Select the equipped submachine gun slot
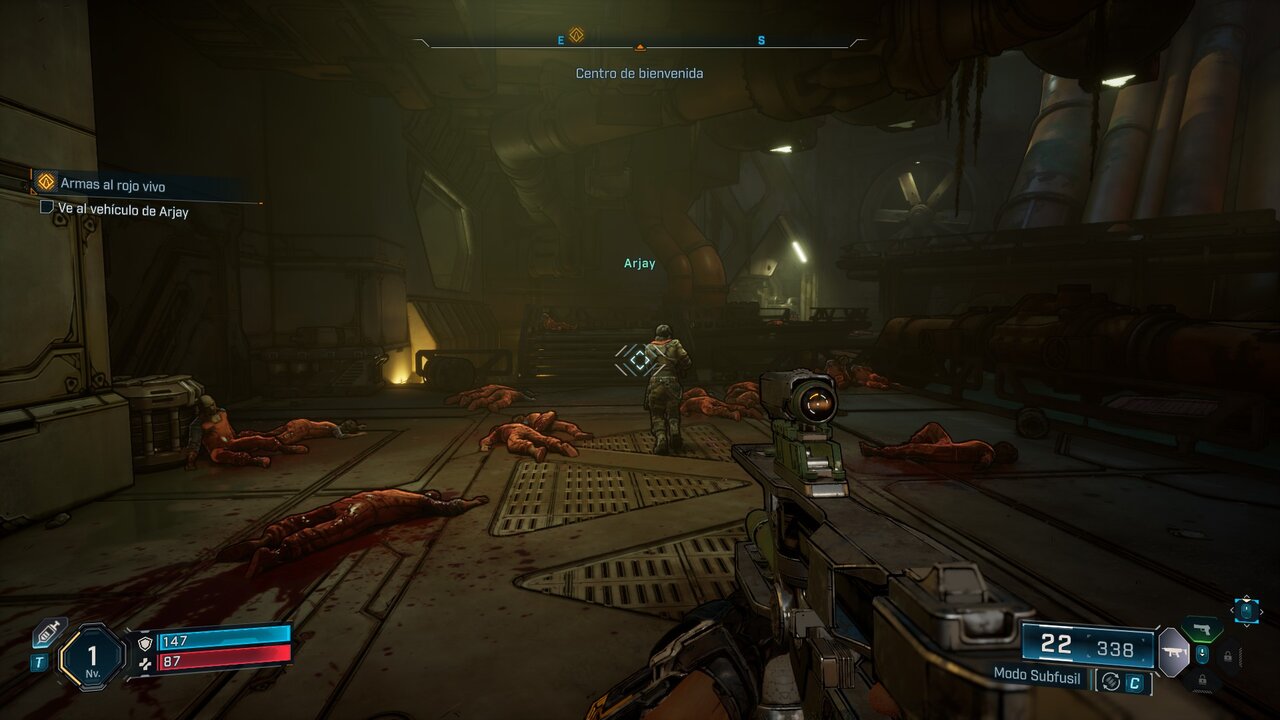 tap(1173, 653)
